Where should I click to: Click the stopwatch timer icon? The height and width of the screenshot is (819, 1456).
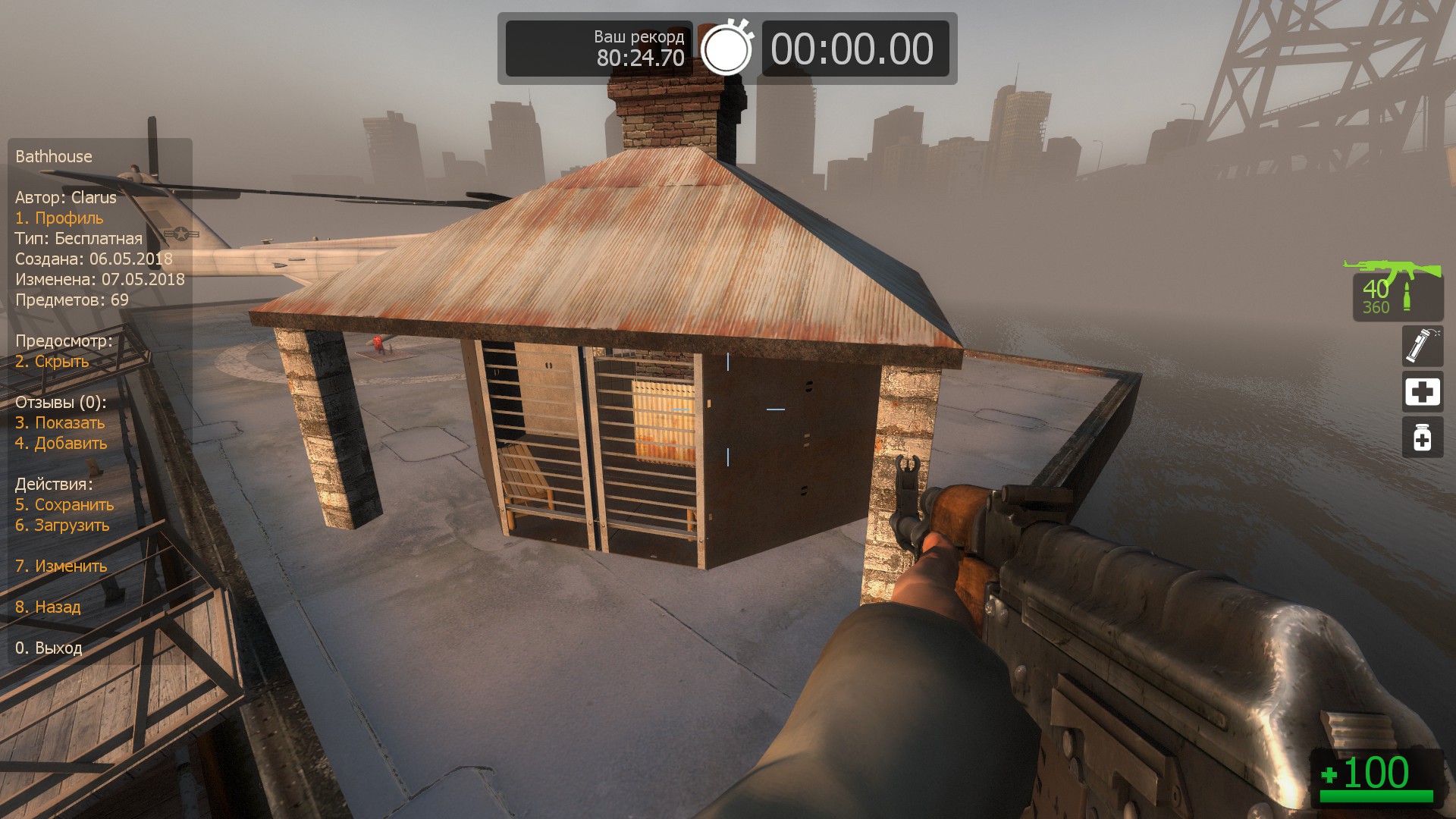click(x=726, y=49)
